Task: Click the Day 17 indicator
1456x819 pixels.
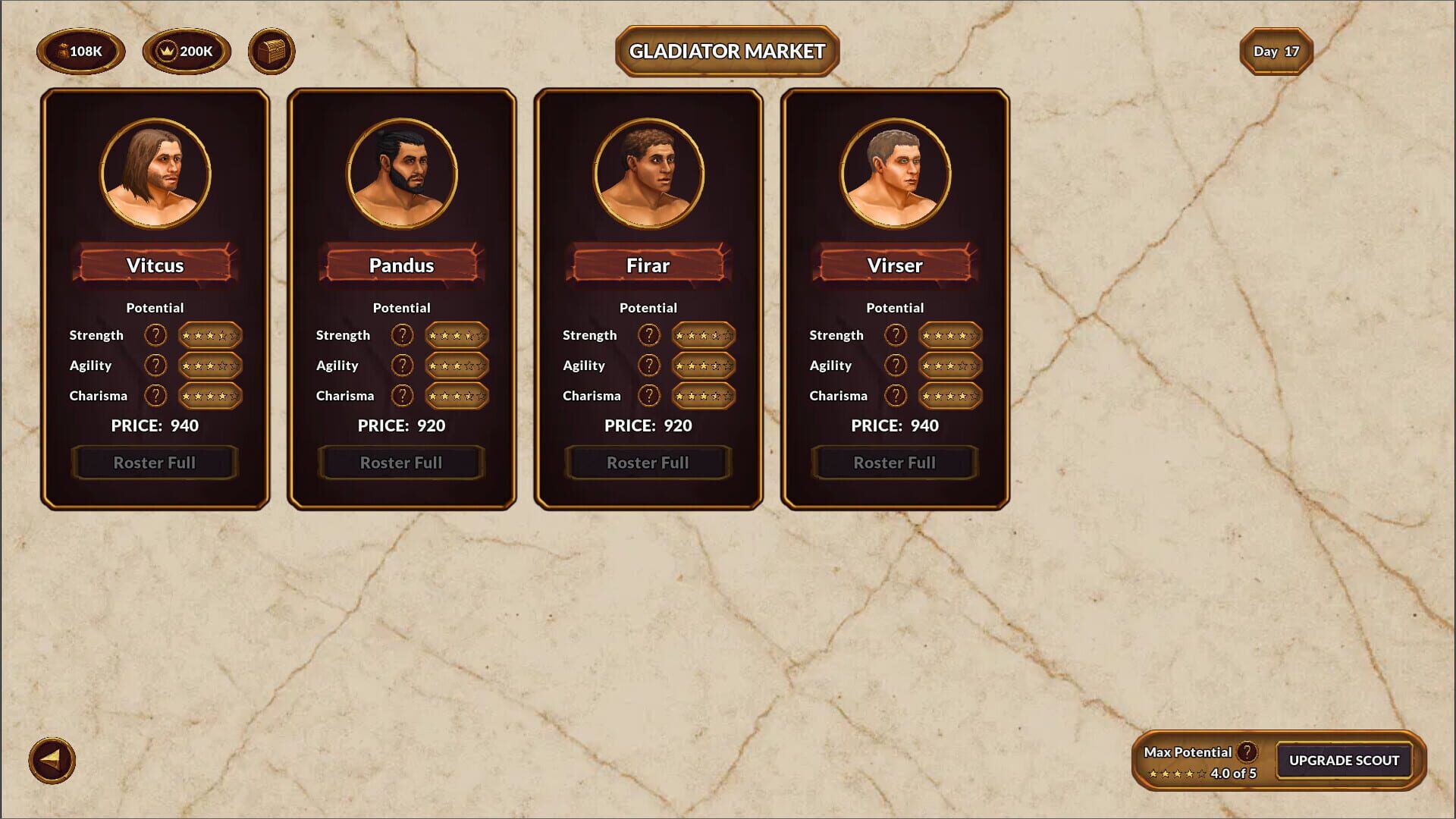Action: tap(1276, 51)
